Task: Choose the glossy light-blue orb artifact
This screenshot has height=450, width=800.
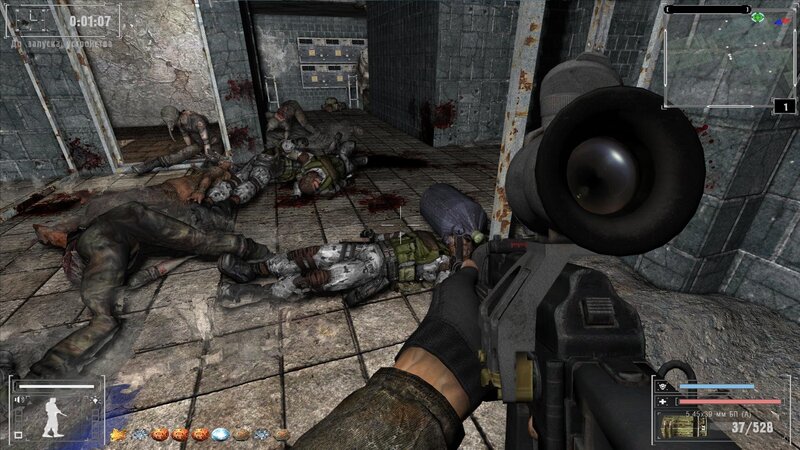Action: pos(220,434)
